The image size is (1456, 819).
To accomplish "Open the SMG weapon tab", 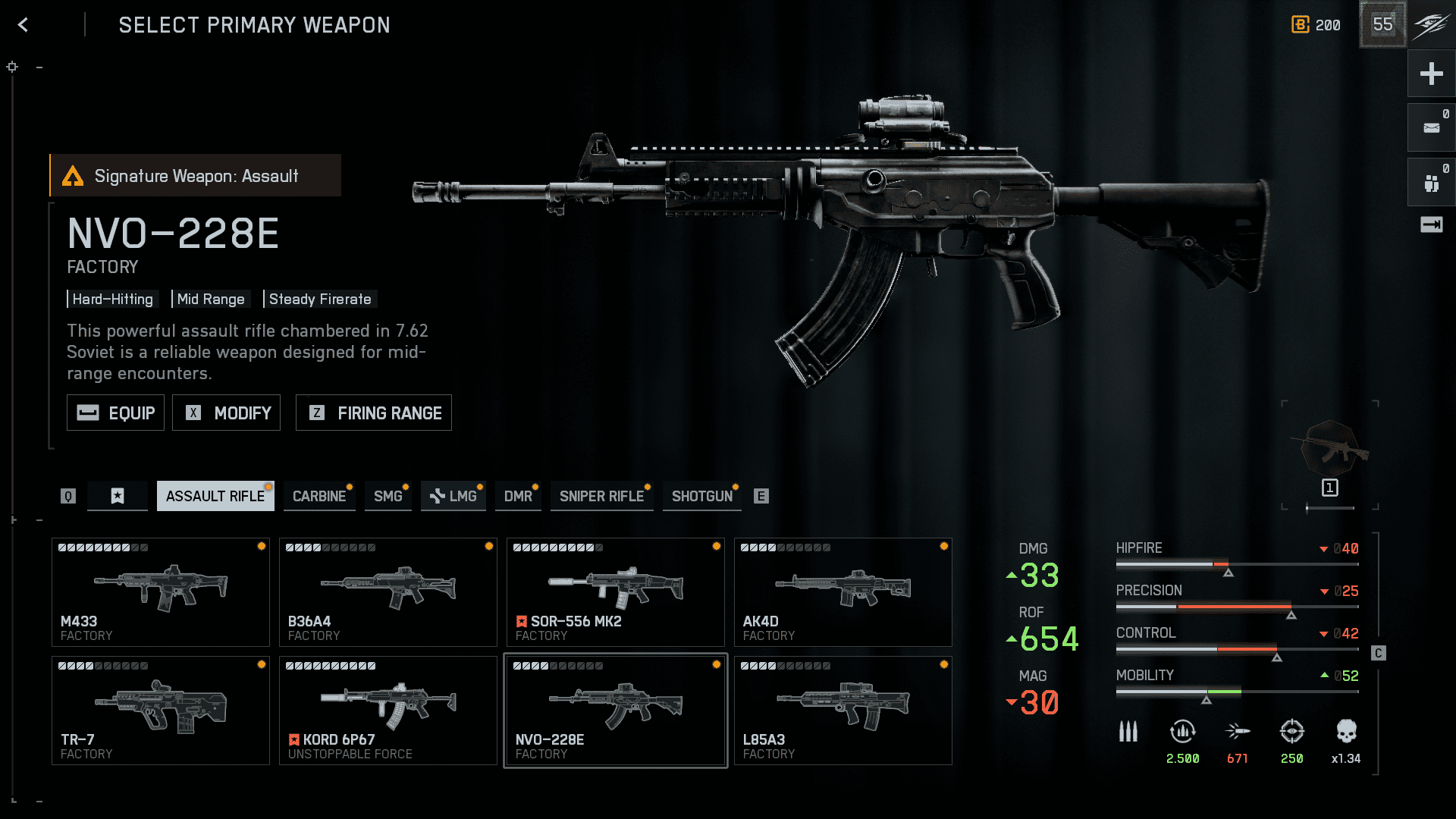I will 388,496.
